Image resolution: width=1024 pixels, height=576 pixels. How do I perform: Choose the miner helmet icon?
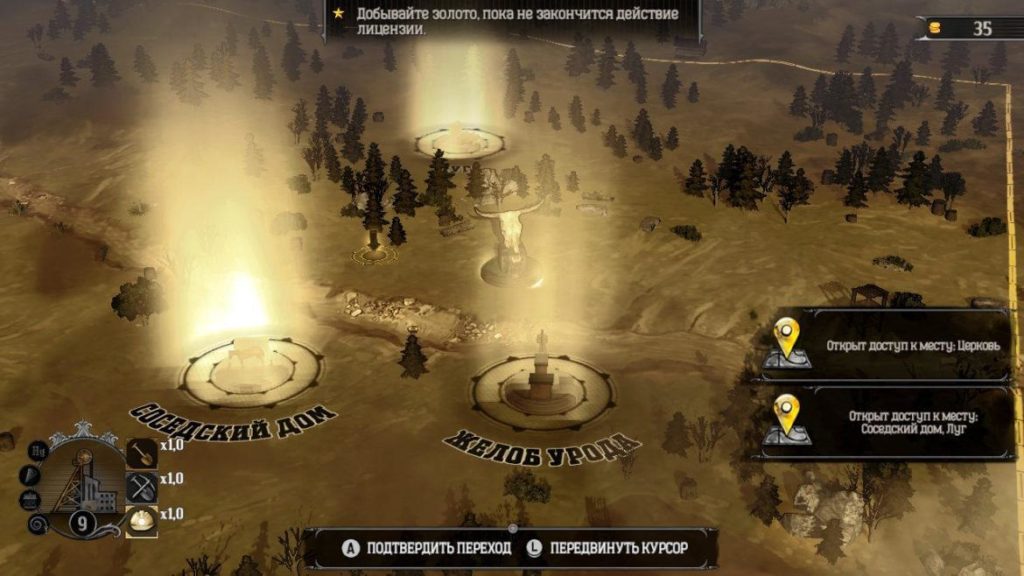coord(143,520)
